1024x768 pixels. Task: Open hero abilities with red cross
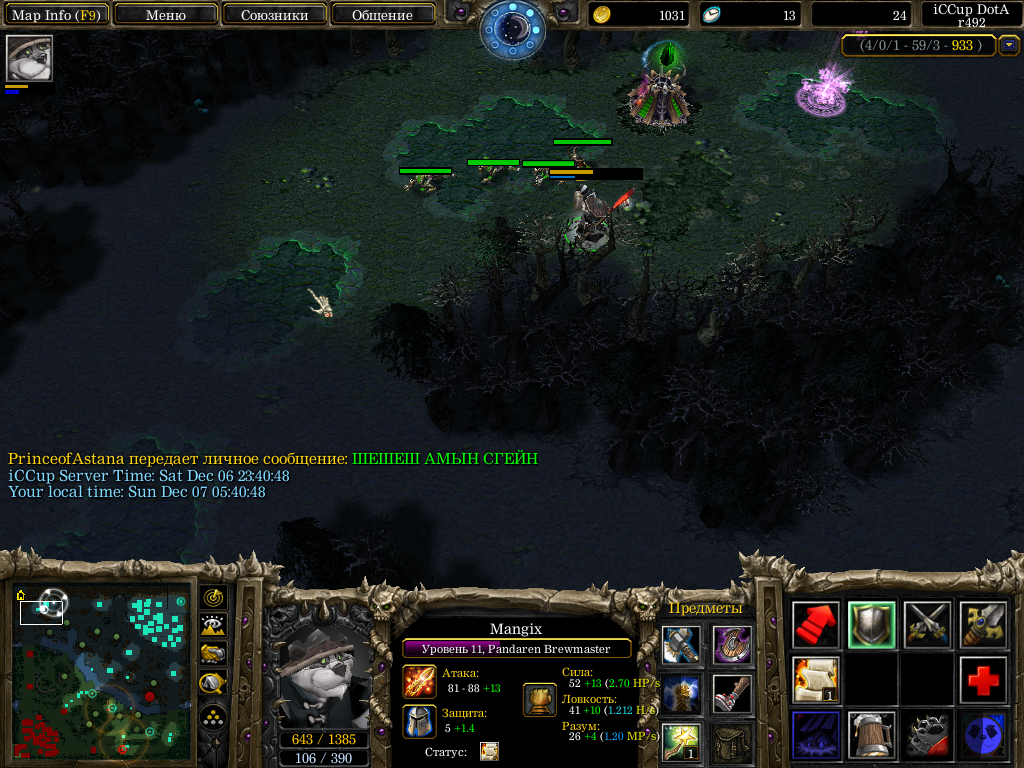[x=984, y=681]
